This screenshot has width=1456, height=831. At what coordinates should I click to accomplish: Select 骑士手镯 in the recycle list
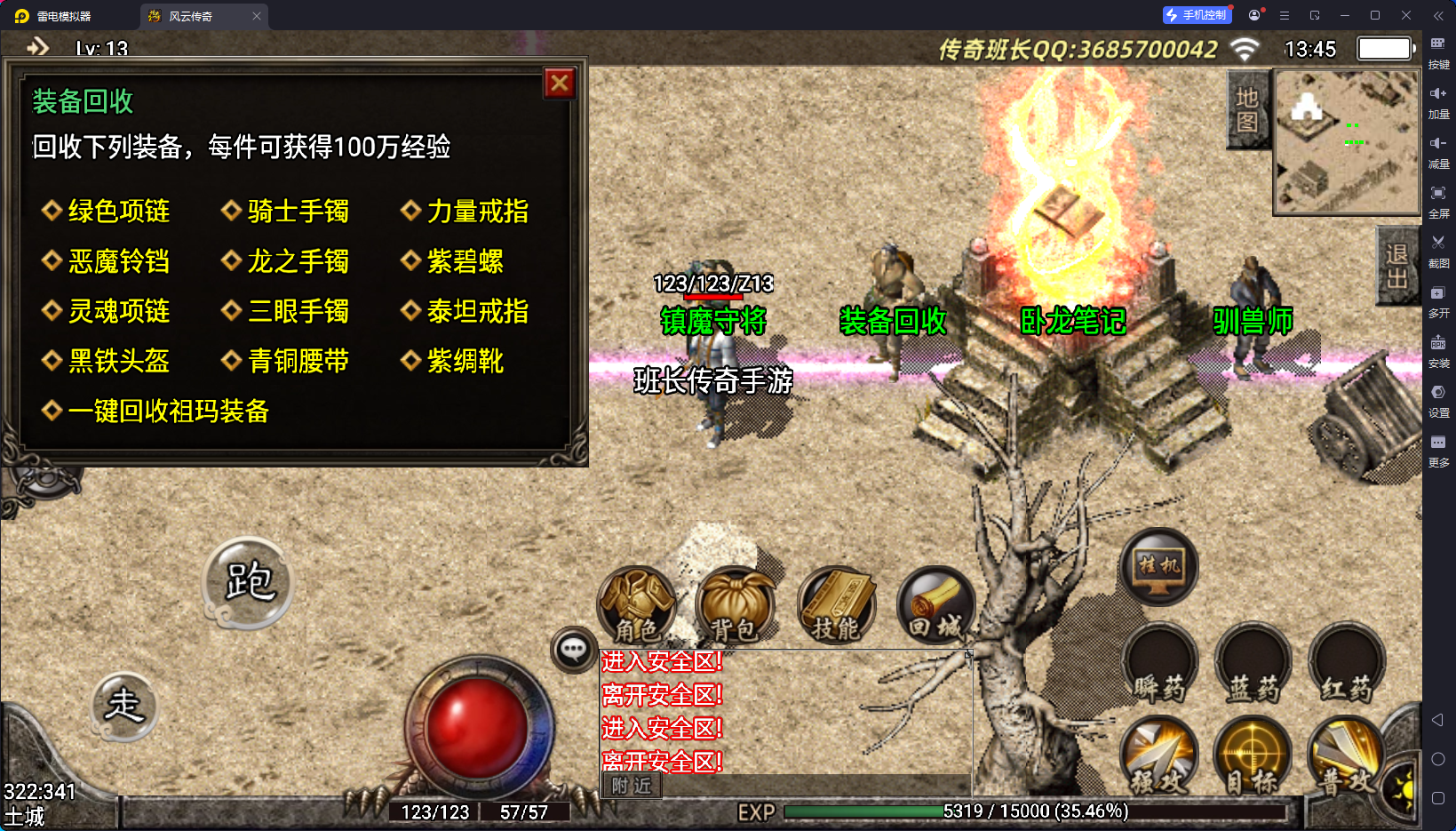pyautogui.click(x=298, y=212)
